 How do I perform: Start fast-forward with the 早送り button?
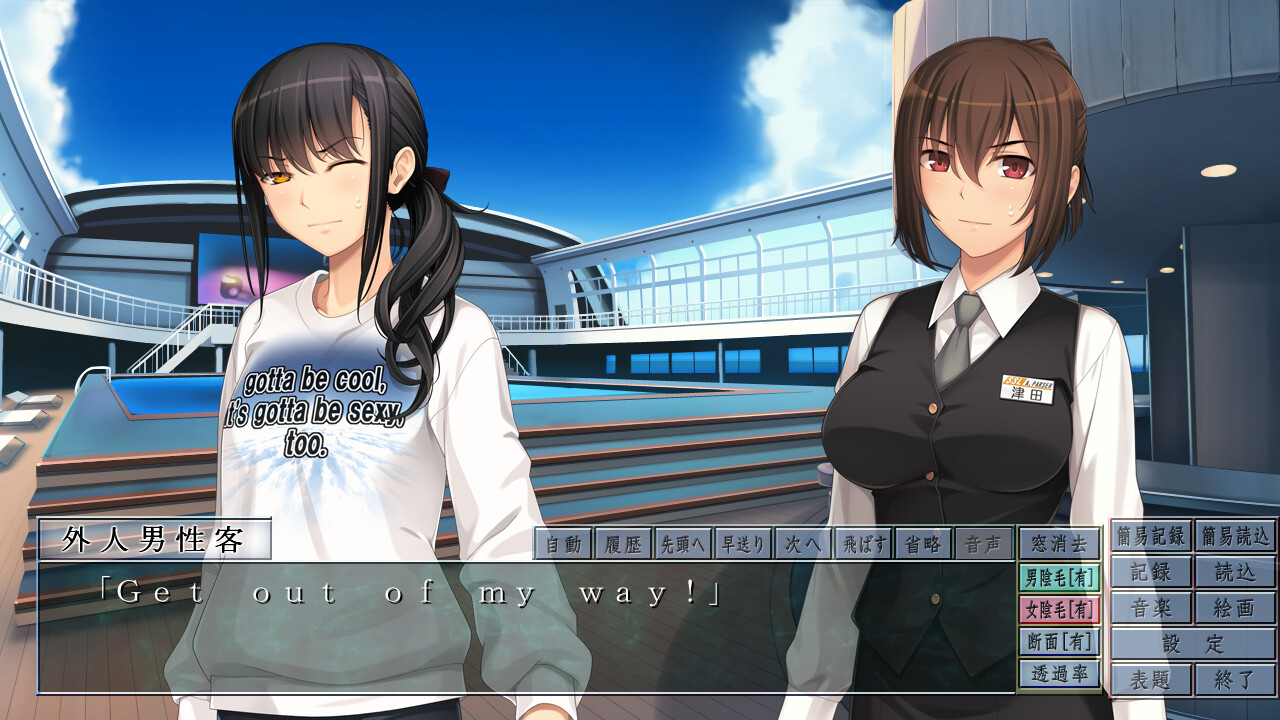click(x=744, y=544)
